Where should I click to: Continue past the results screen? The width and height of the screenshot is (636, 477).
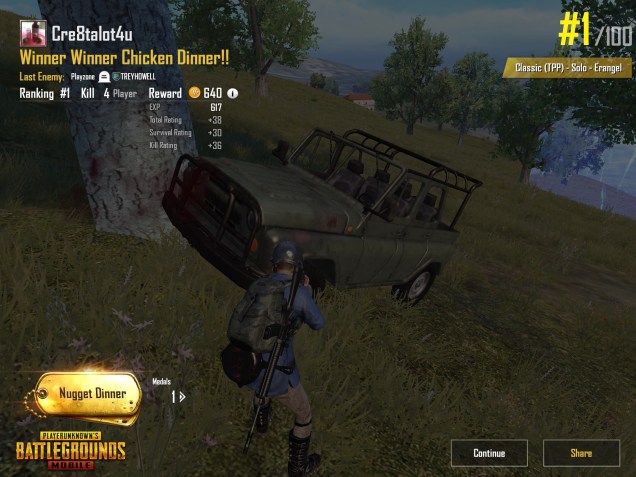[x=488, y=453]
